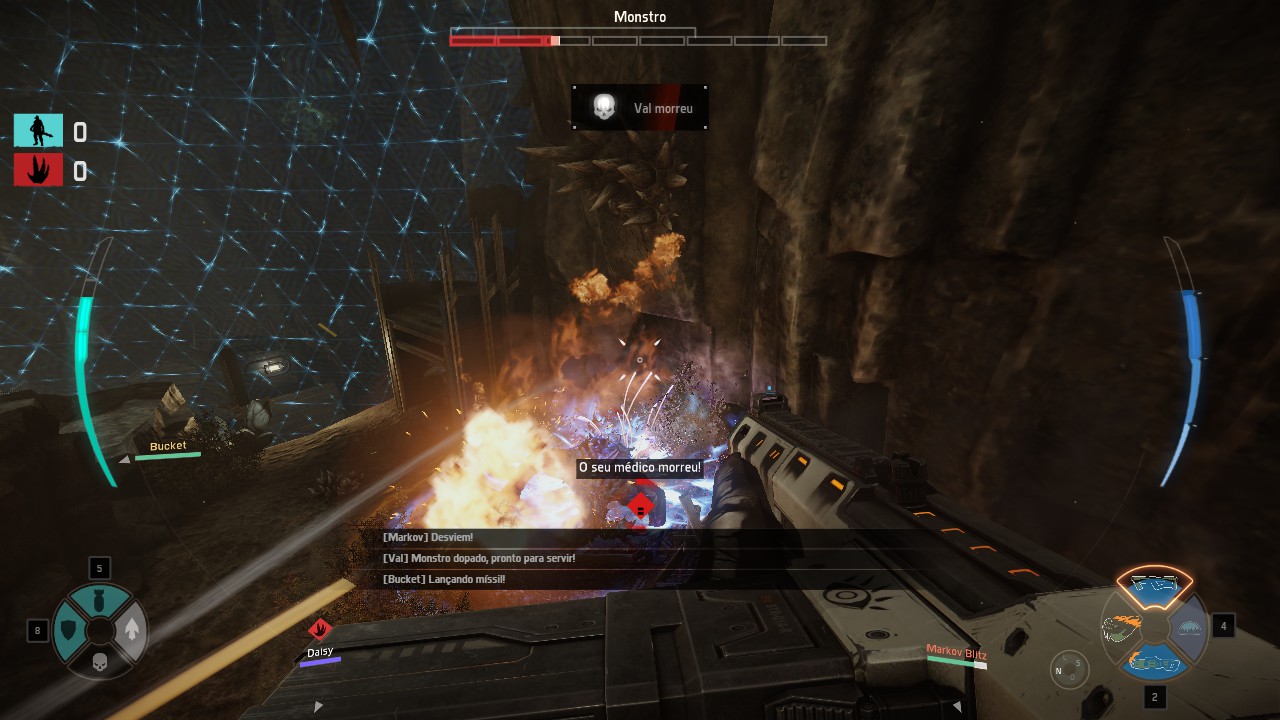1280x720 pixels.
Task: Switch to the flaming weapon on the wheel's left
Action: pyautogui.click(x=1120, y=627)
